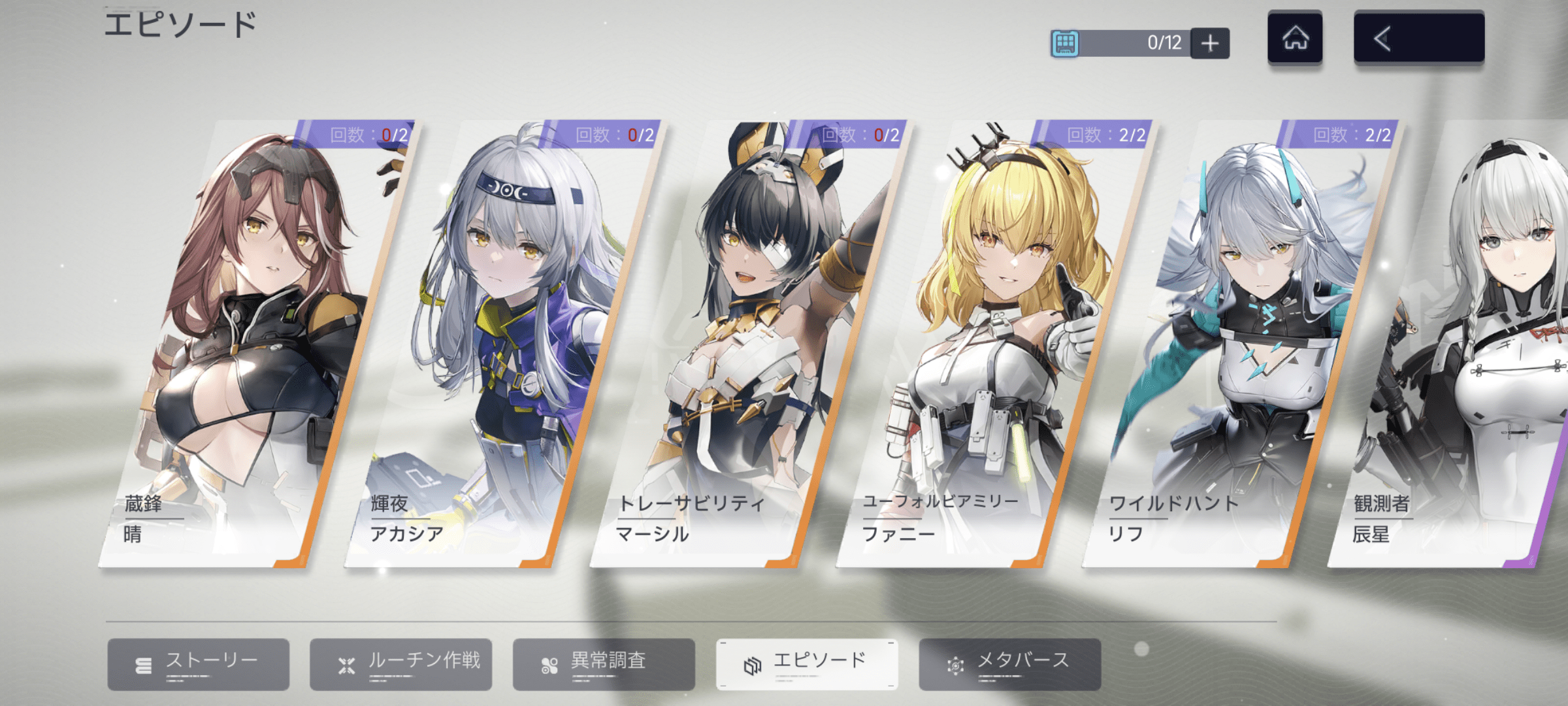Return to the home screen
Screen dimensions: 1568x706
point(1295,38)
